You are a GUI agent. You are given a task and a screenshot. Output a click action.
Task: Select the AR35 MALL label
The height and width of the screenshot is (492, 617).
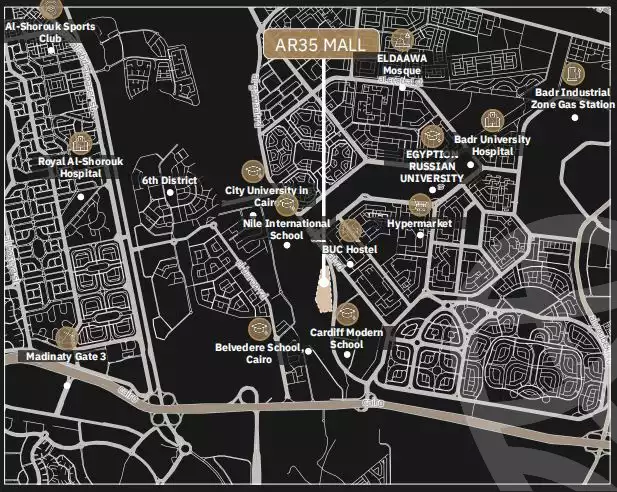click(x=322, y=44)
